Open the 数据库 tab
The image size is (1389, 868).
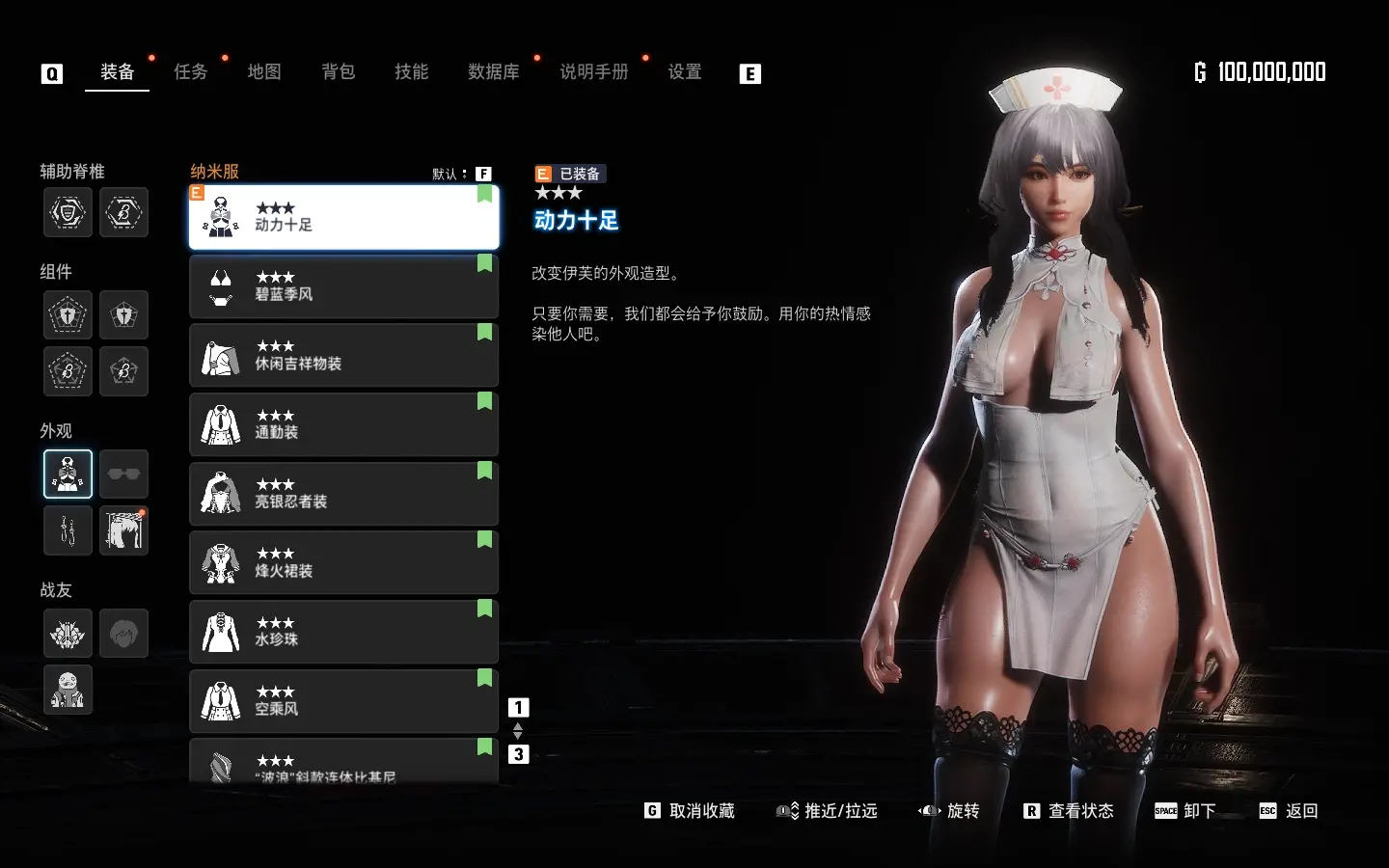click(x=493, y=72)
